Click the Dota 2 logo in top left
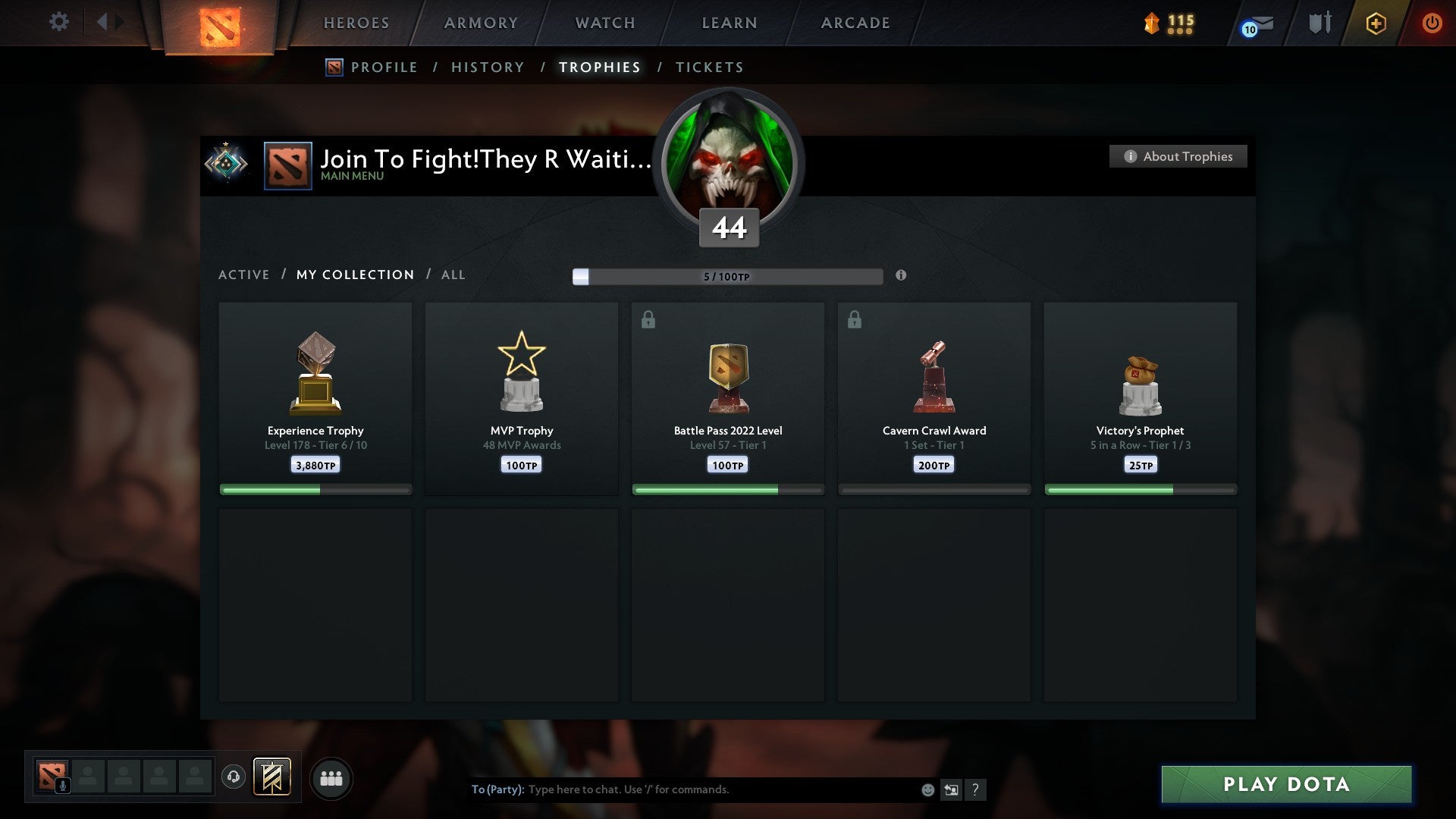The height and width of the screenshot is (819, 1456). [x=218, y=23]
